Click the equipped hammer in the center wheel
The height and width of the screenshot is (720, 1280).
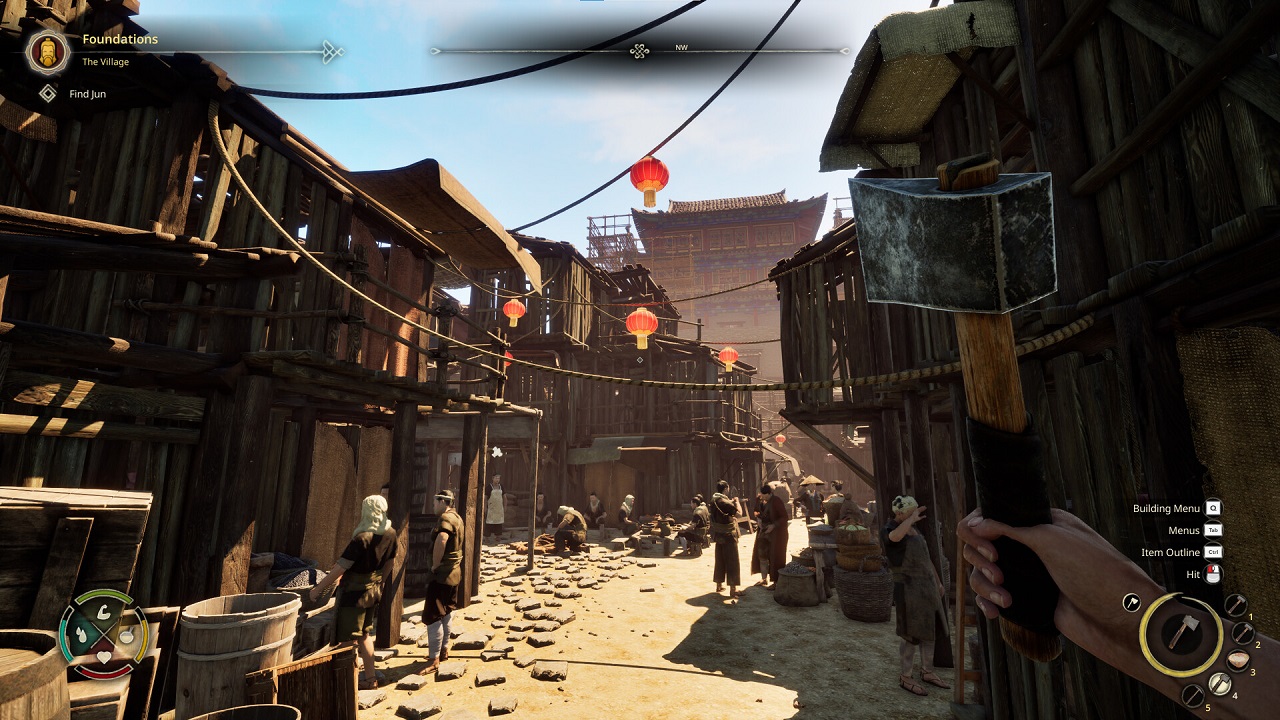1184,633
